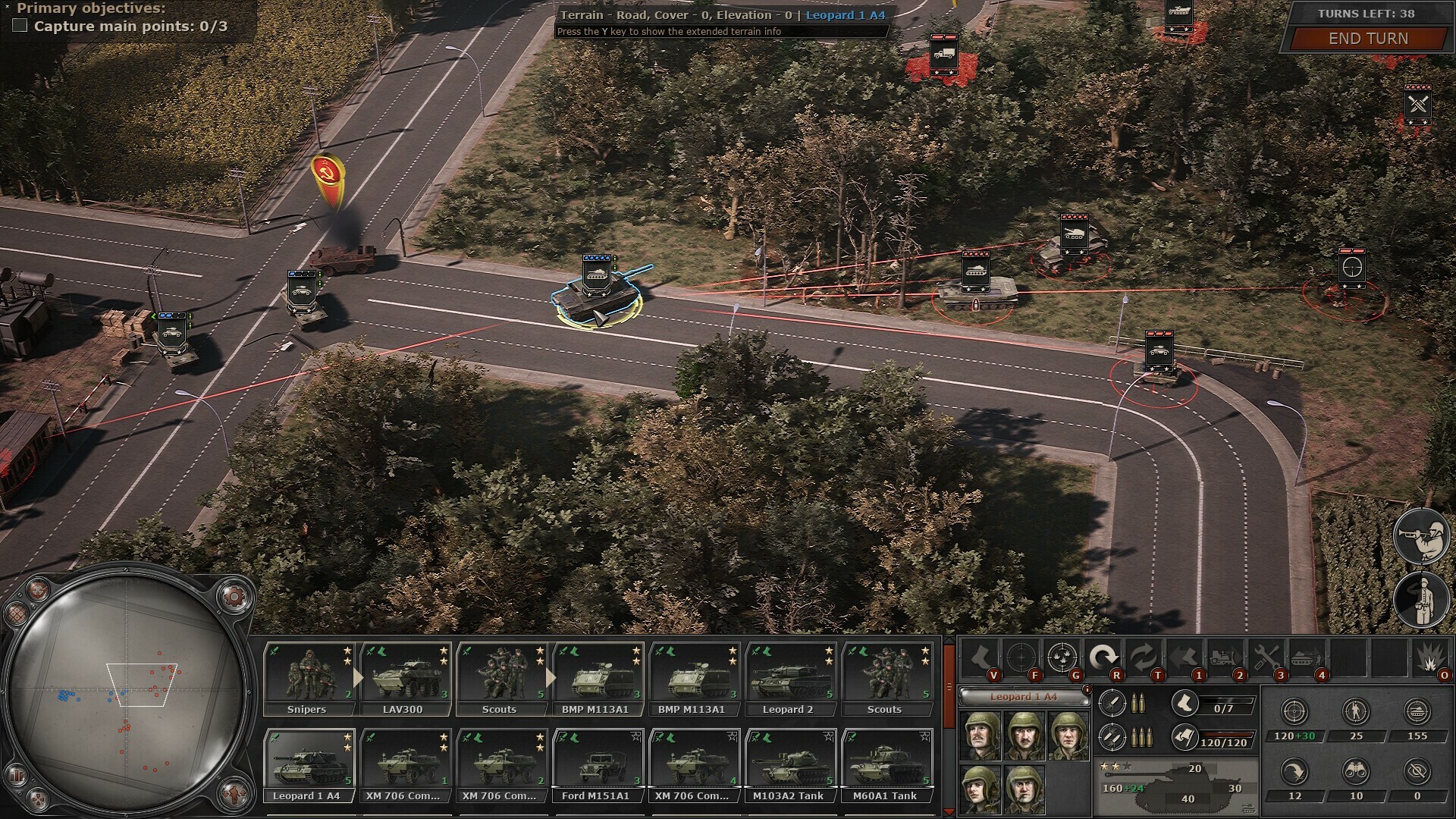Viewport: 1456px width, 819px height.
Task: Select the movement boot command icon (V)
Action: pyautogui.click(x=981, y=657)
